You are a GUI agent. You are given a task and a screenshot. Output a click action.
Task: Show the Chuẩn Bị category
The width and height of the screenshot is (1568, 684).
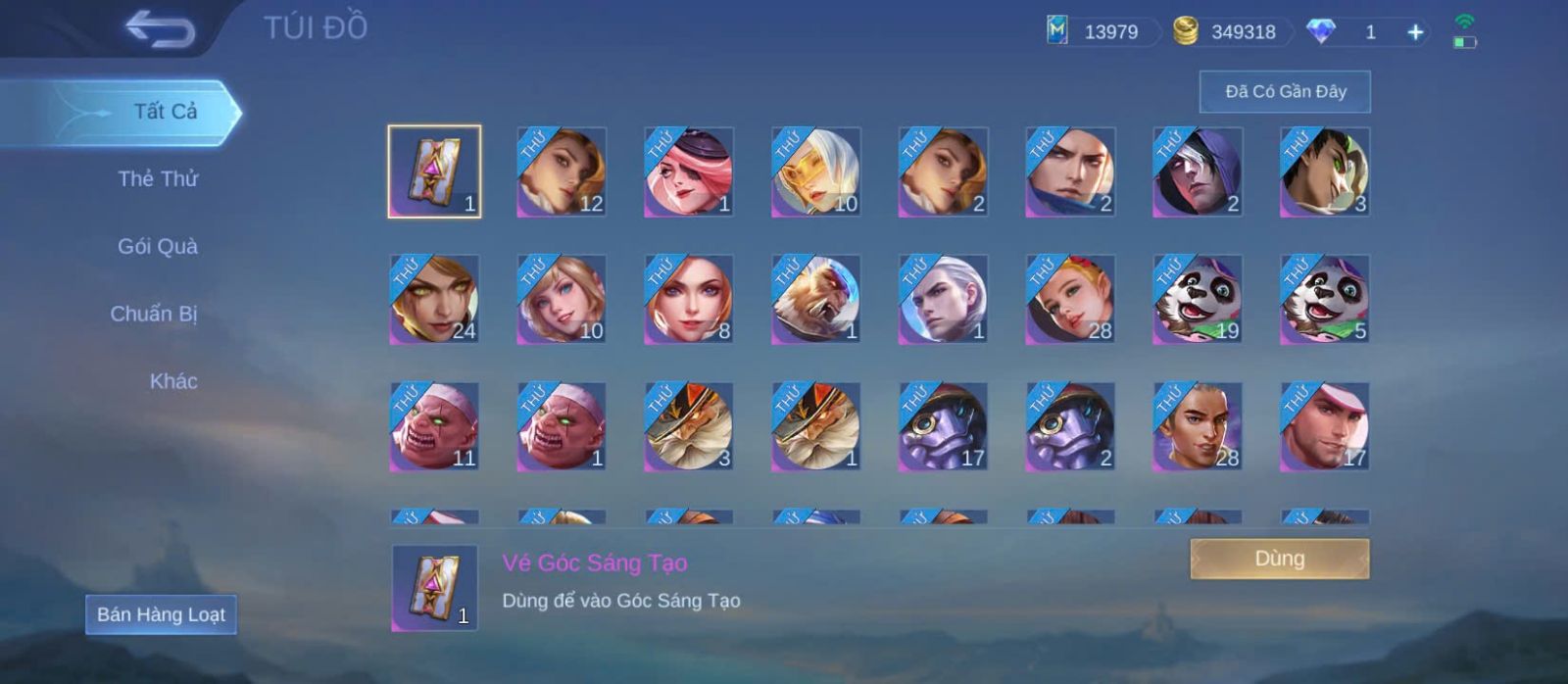(x=154, y=315)
